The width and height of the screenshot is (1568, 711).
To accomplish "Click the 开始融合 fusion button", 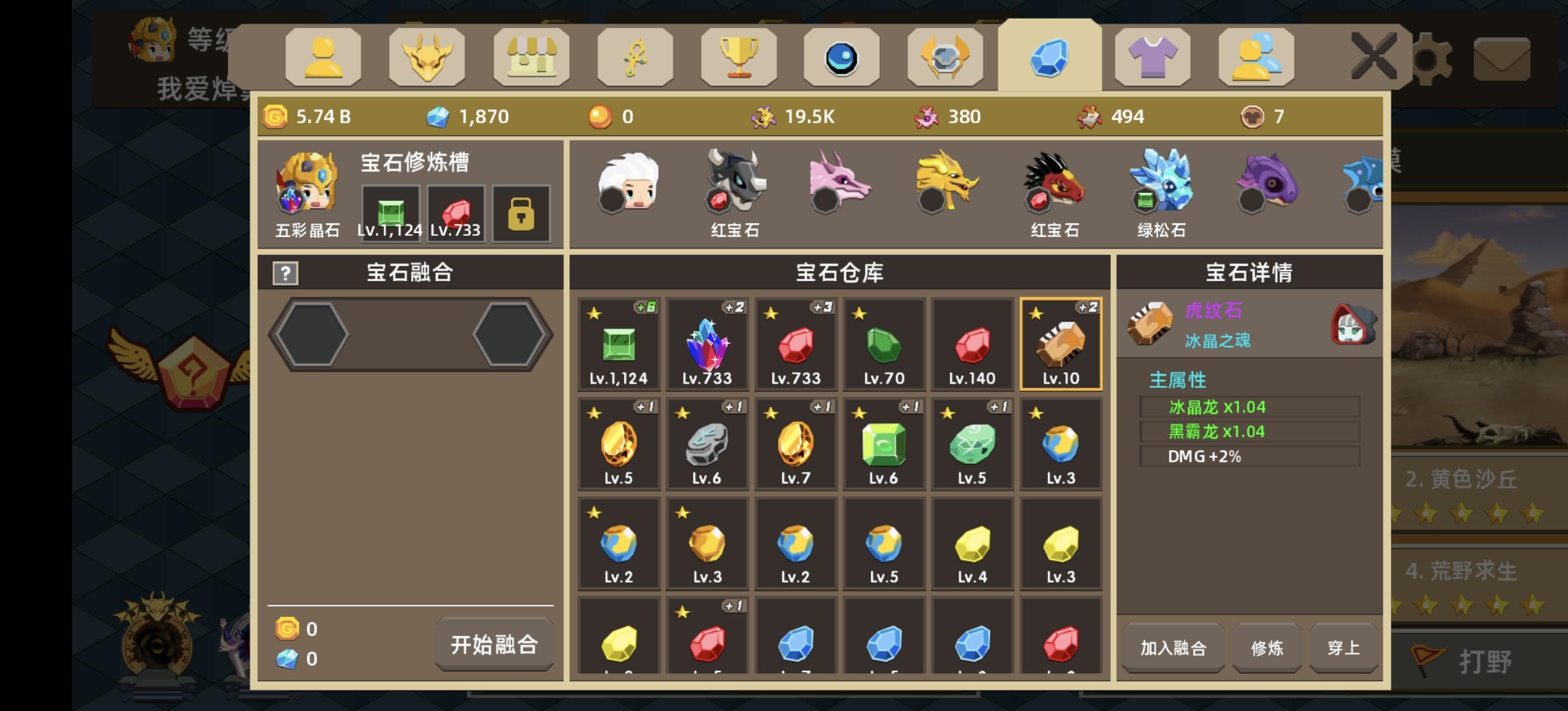I will pyautogui.click(x=494, y=645).
